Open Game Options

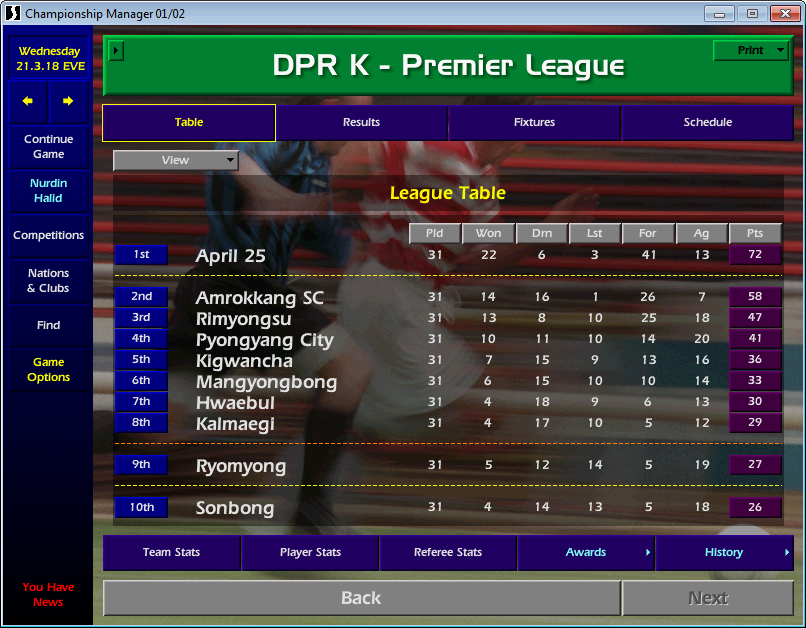(48, 370)
